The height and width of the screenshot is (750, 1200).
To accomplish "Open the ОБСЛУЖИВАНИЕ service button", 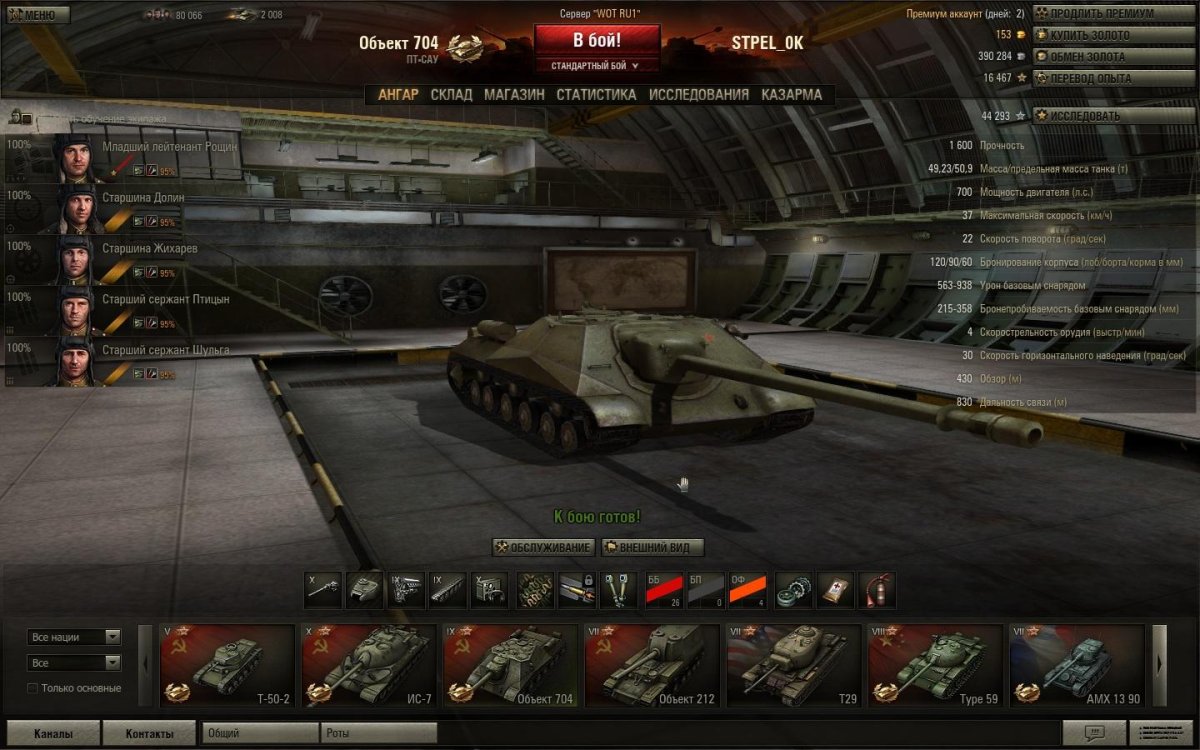I will pos(544,548).
